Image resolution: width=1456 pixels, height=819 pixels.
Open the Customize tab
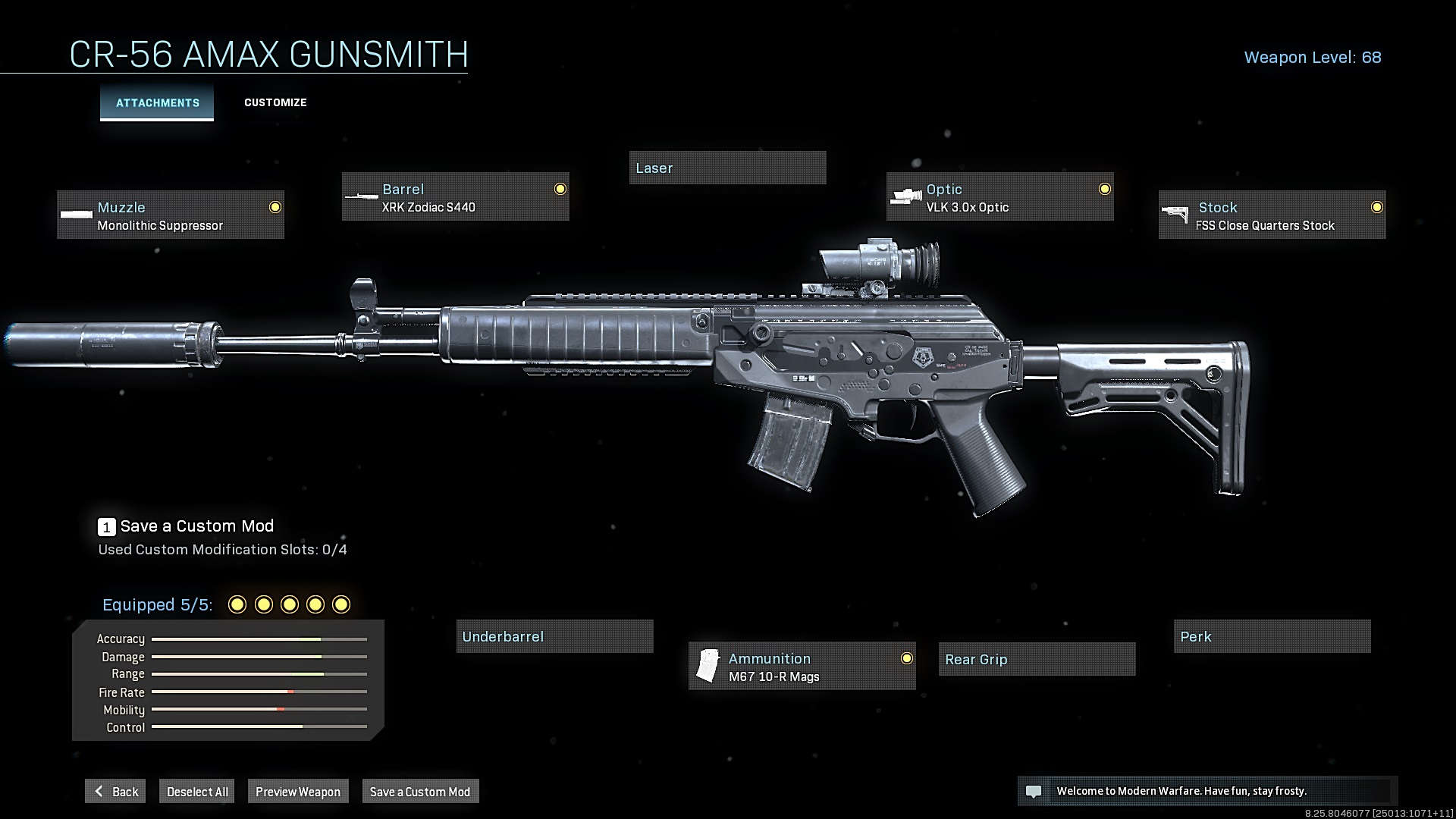coord(275,102)
